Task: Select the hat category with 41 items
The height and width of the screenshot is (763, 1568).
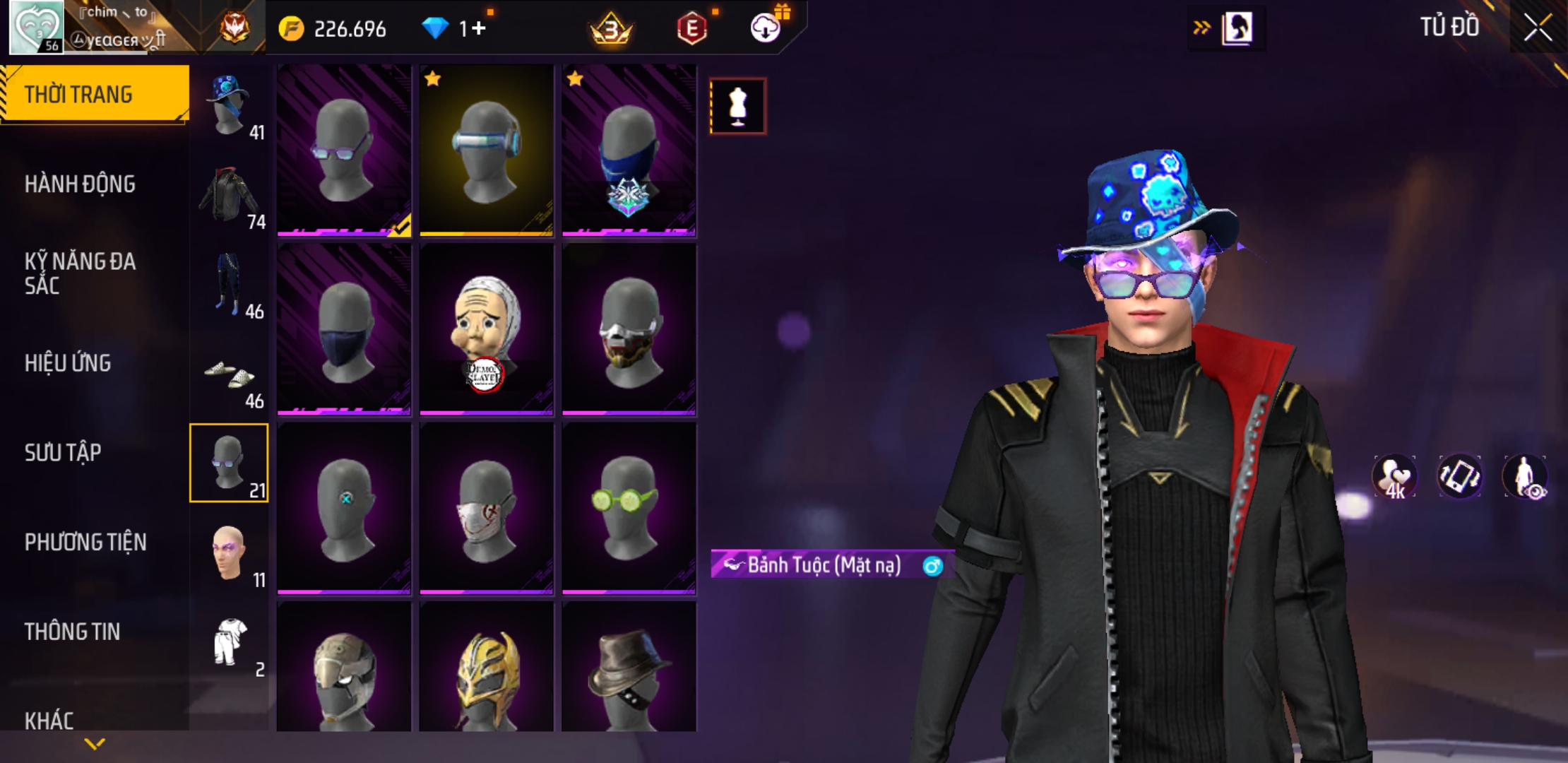Action: 230,106
